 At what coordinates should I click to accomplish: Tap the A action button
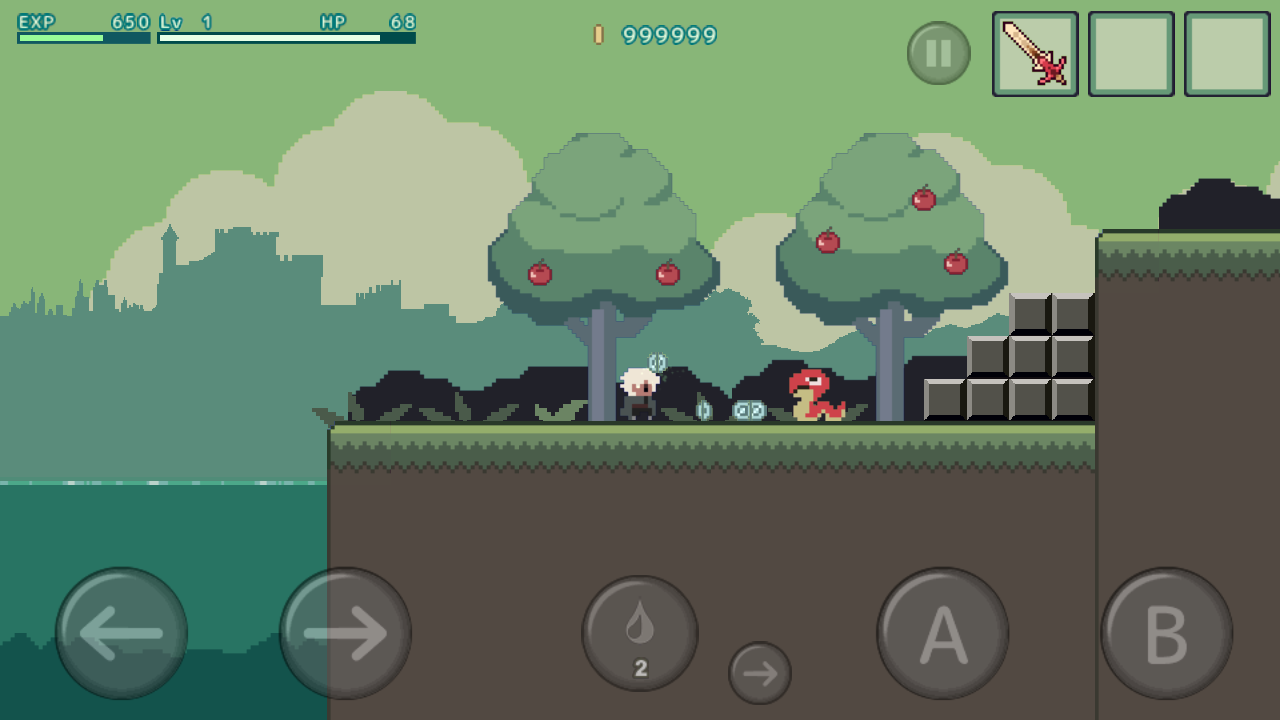(x=942, y=633)
